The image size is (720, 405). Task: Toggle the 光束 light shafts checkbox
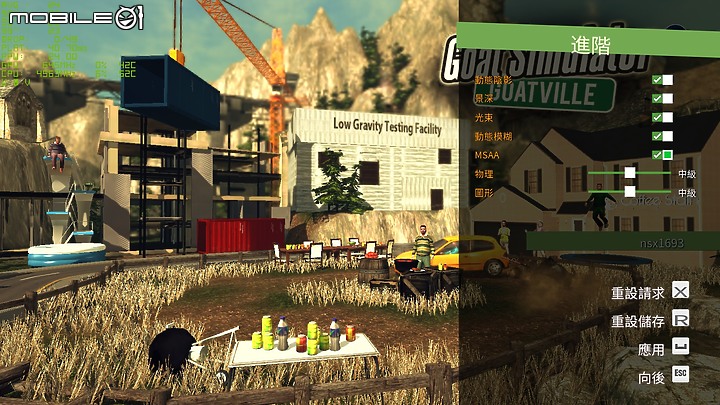pos(662,118)
